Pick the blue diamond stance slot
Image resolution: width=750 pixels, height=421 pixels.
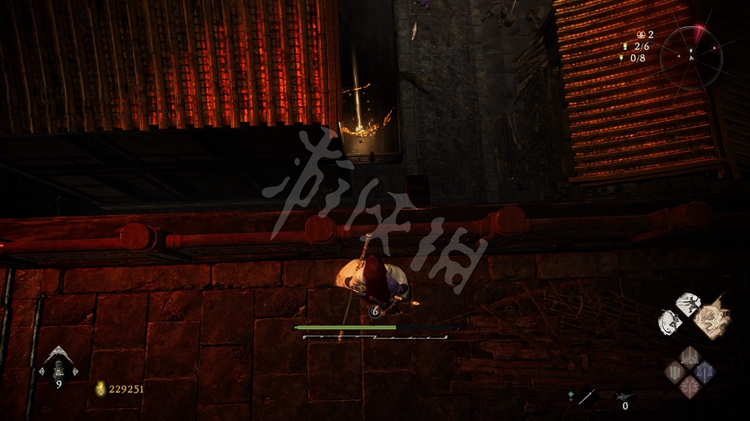pos(705,373)
